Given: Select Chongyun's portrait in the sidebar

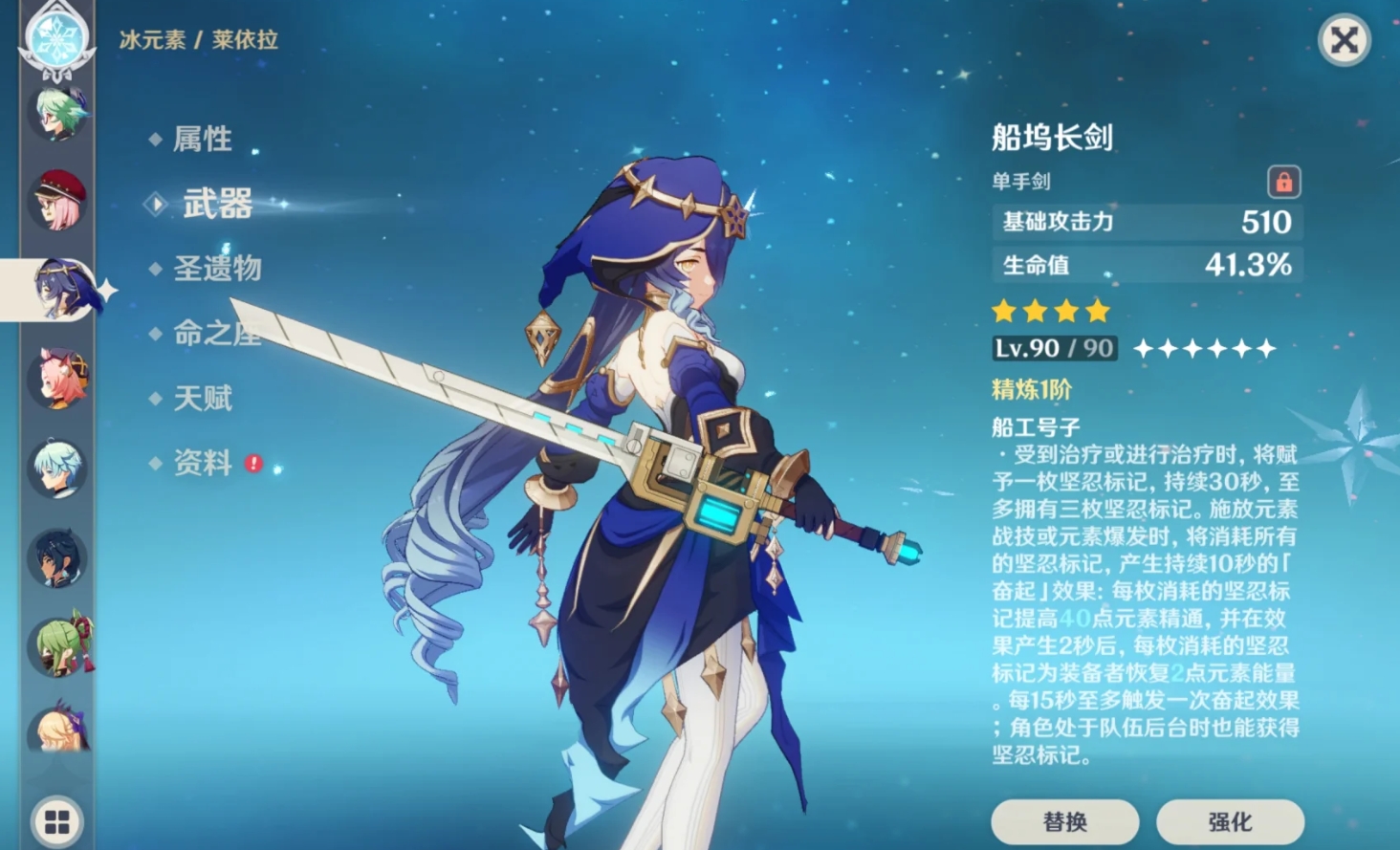Looking at the screenshot, I should [x=57, y=466].
